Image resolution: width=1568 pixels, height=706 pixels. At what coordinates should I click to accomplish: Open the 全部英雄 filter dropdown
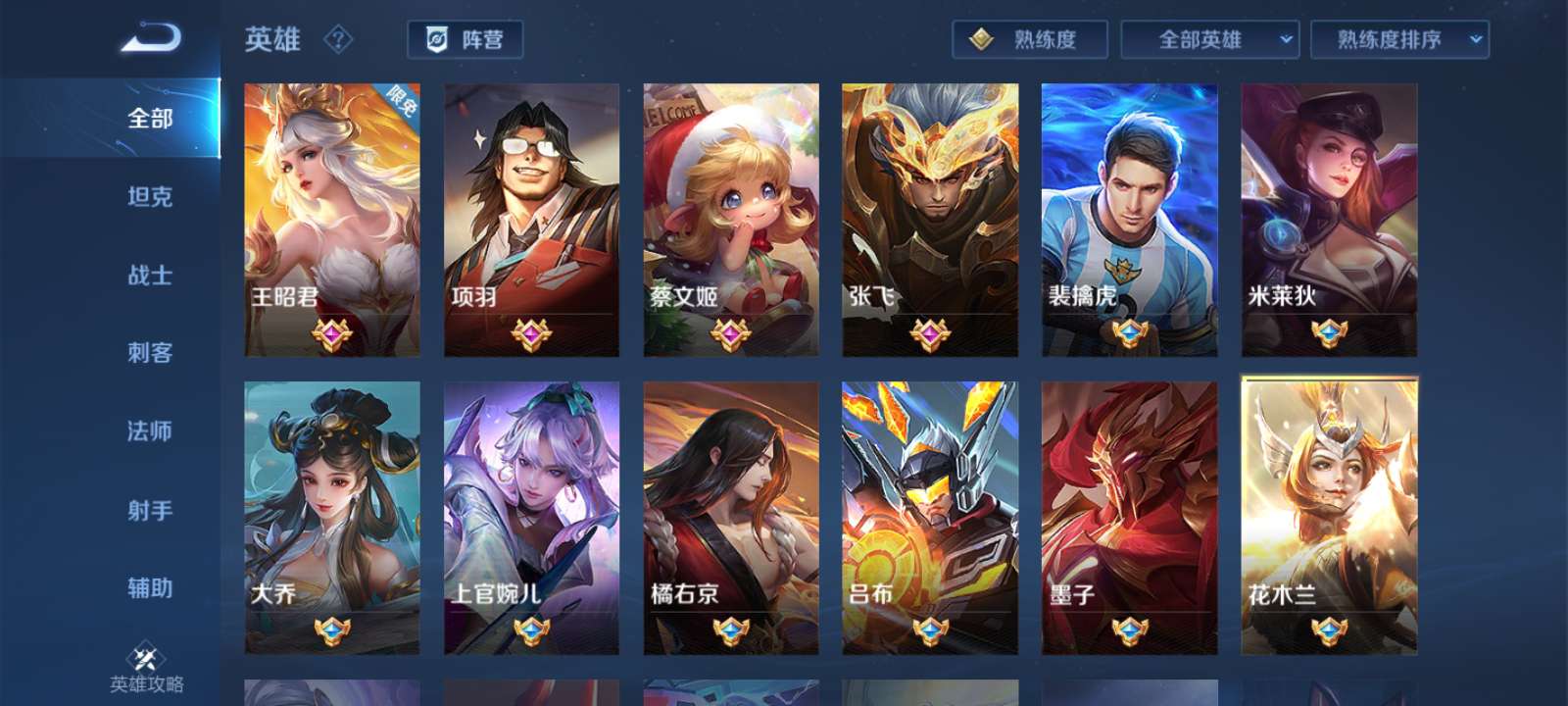point(1210,40)
